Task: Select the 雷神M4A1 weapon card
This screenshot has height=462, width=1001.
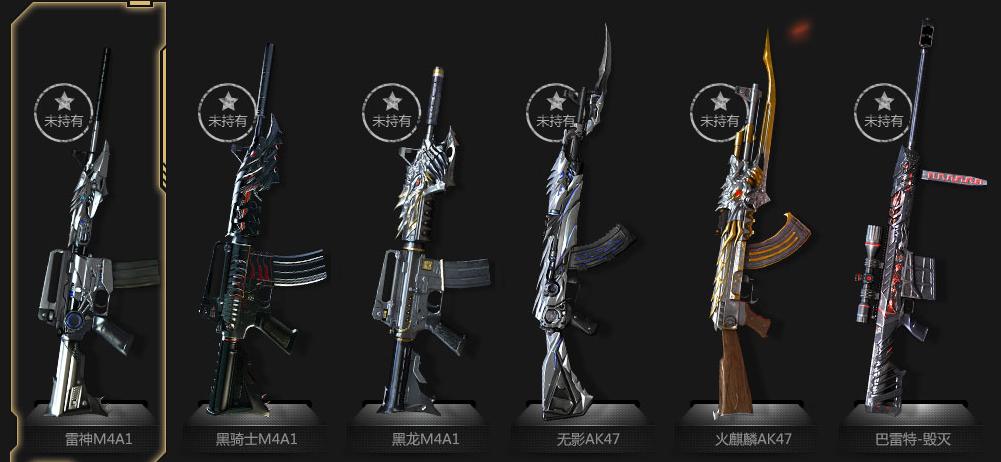Action: pyautogui.click(x=88, y=250)
